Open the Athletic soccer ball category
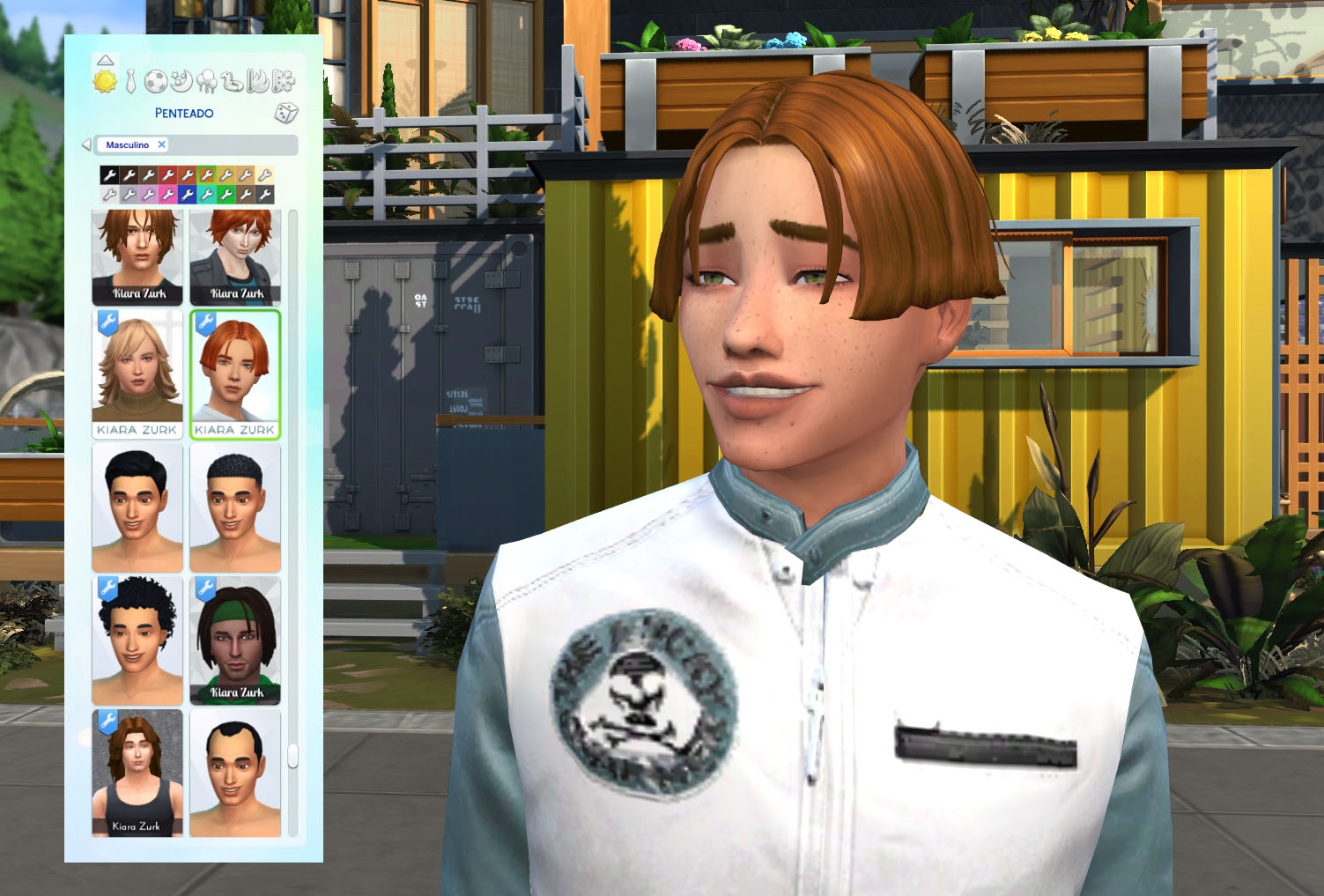Image resolution: width=1324 pixels, height=896 pixels. click(x=157, y=80)
